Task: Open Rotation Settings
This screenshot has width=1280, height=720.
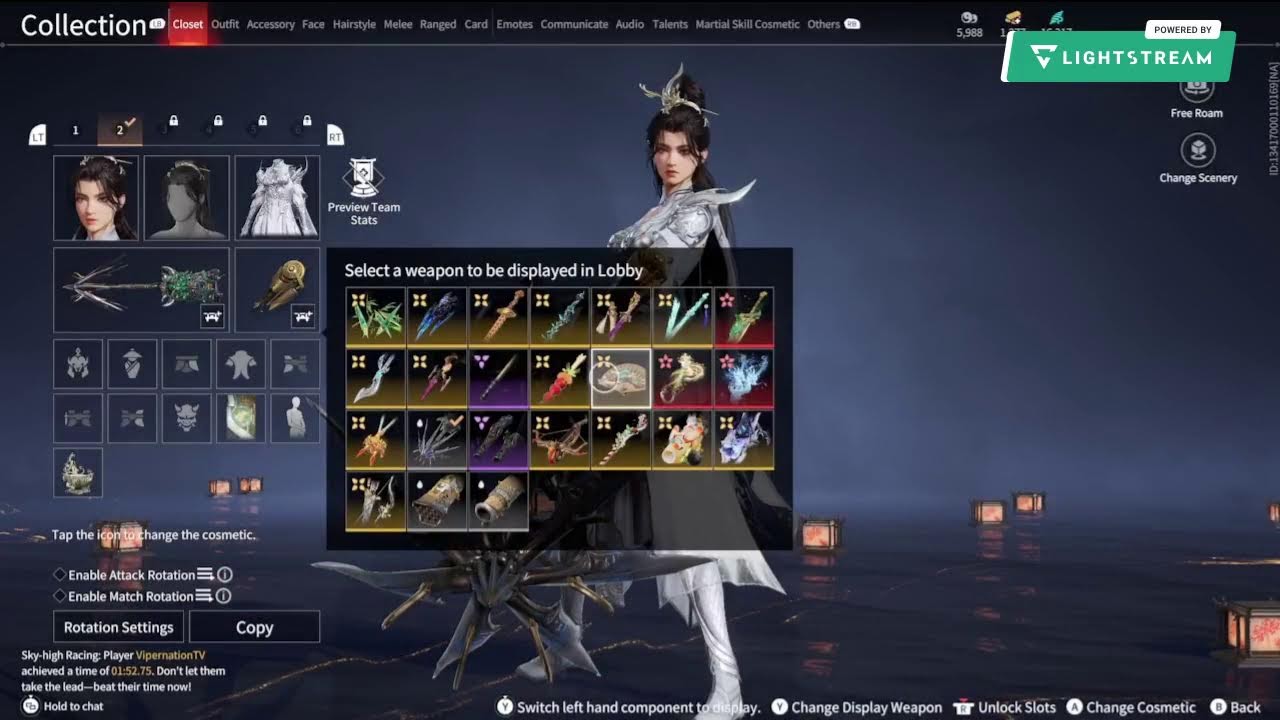Action: 119,627
